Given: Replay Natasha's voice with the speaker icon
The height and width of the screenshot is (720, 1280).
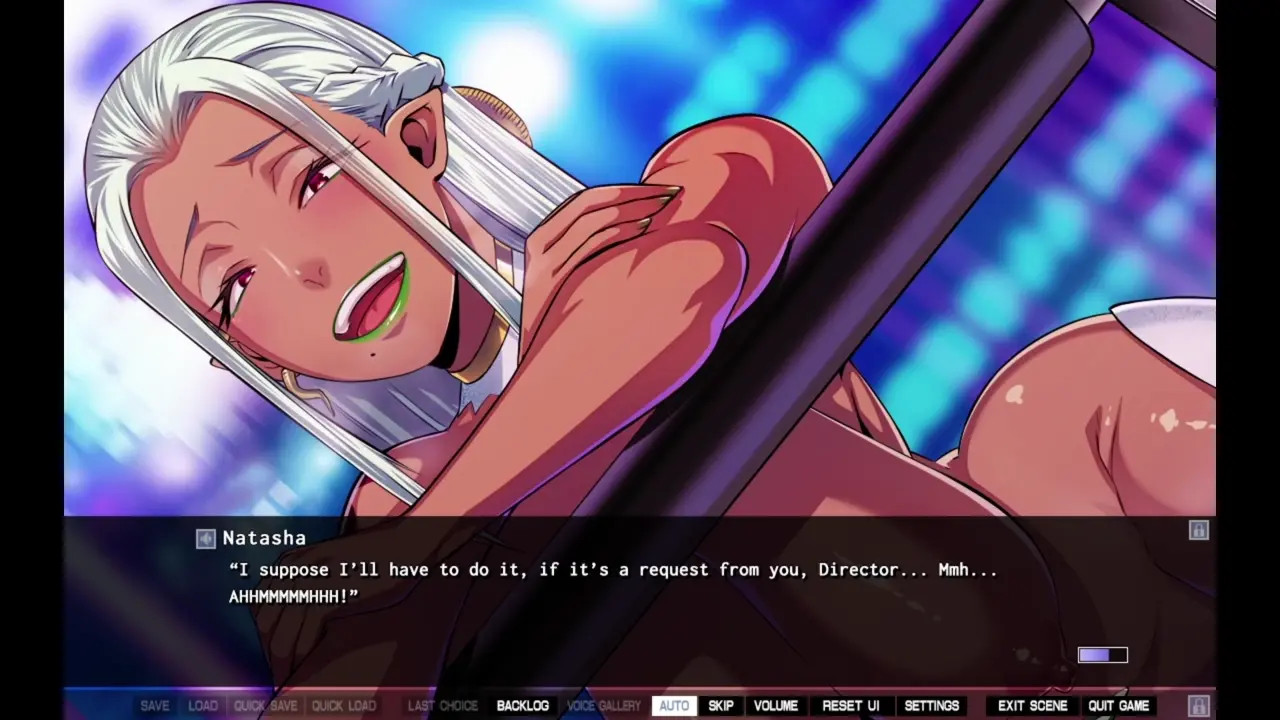Looking at the screenshot, I should click(x=206, y=539).
